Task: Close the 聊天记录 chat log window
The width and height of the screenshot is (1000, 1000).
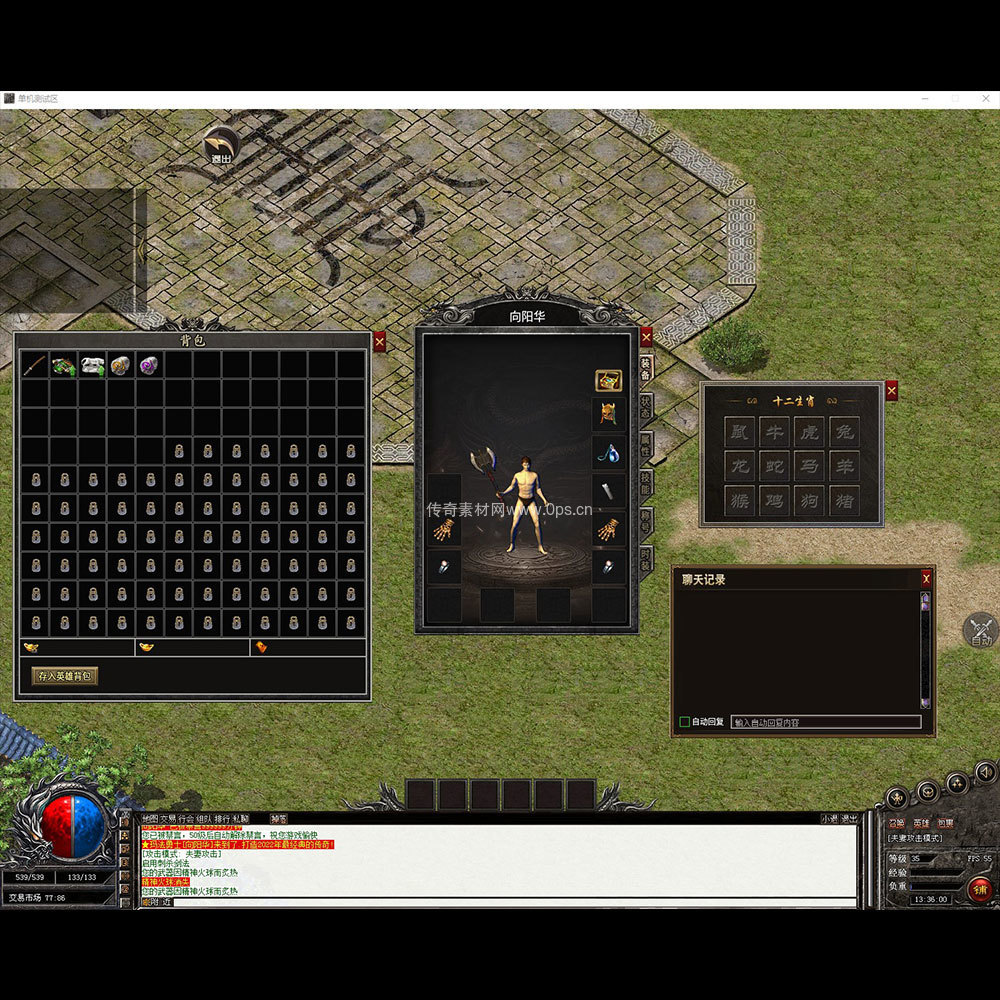Action: [926, 578]
